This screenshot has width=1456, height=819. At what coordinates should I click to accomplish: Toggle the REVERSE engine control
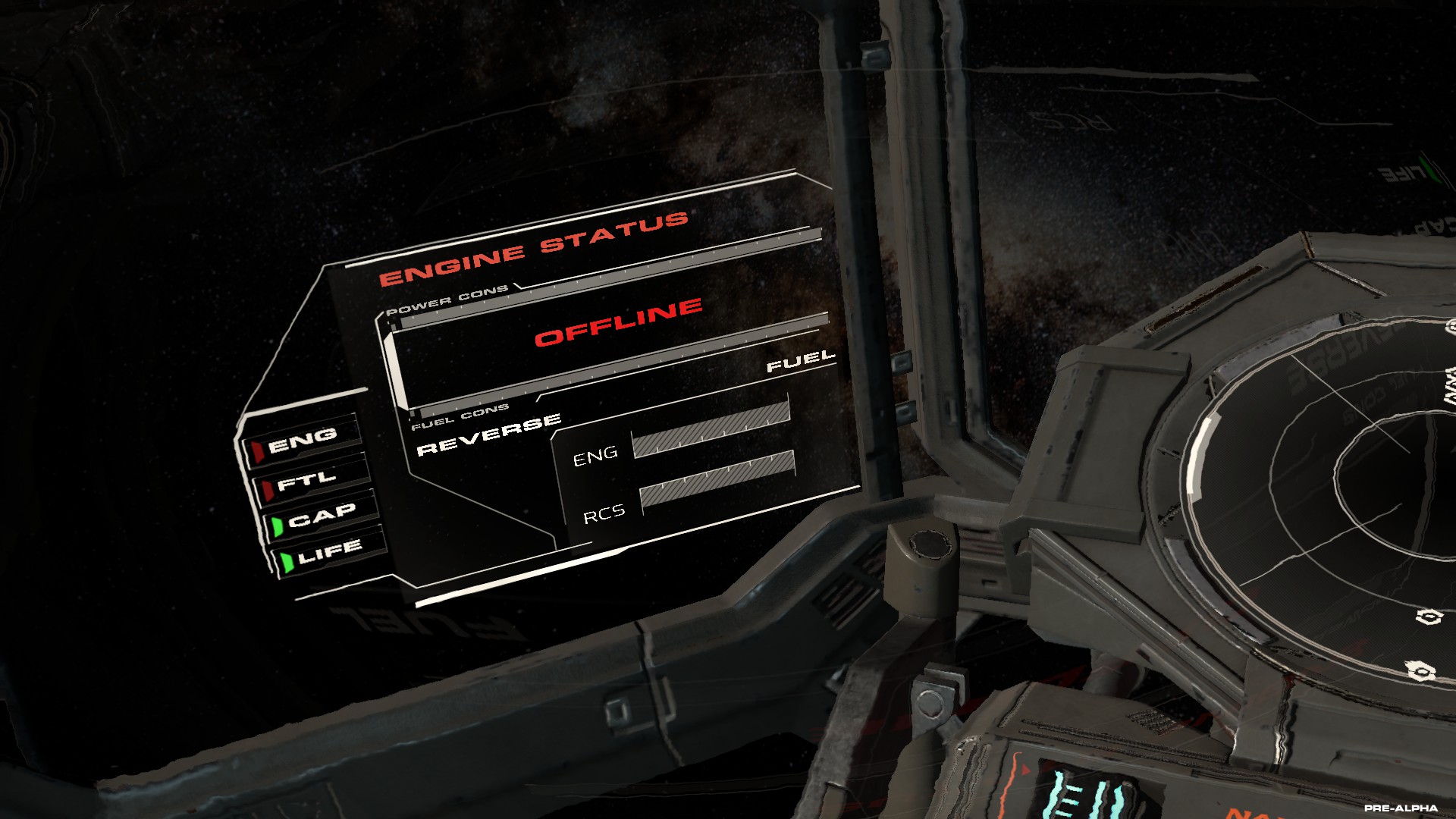coord(489,435)
